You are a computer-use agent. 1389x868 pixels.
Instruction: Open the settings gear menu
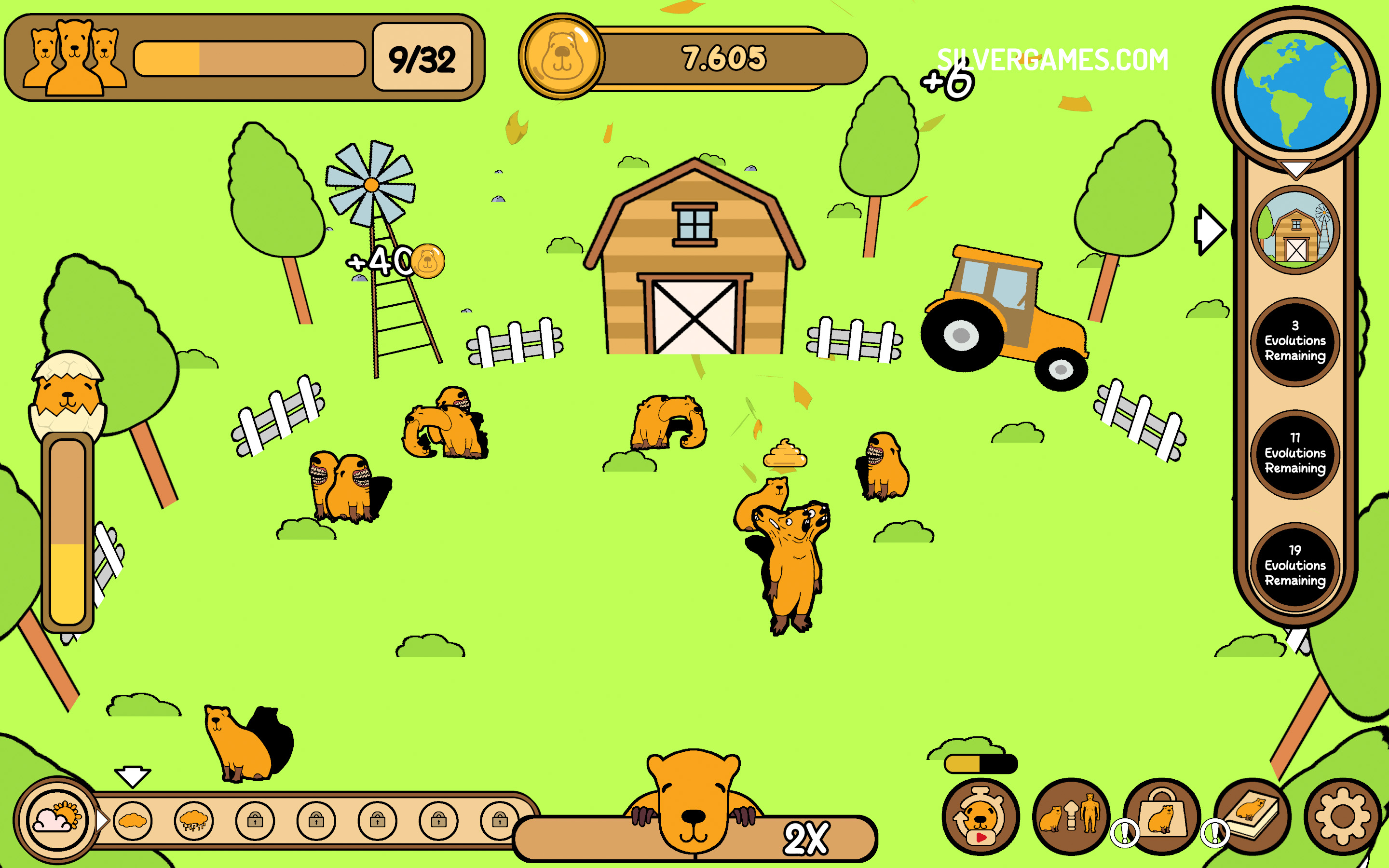click(1342, 817)
